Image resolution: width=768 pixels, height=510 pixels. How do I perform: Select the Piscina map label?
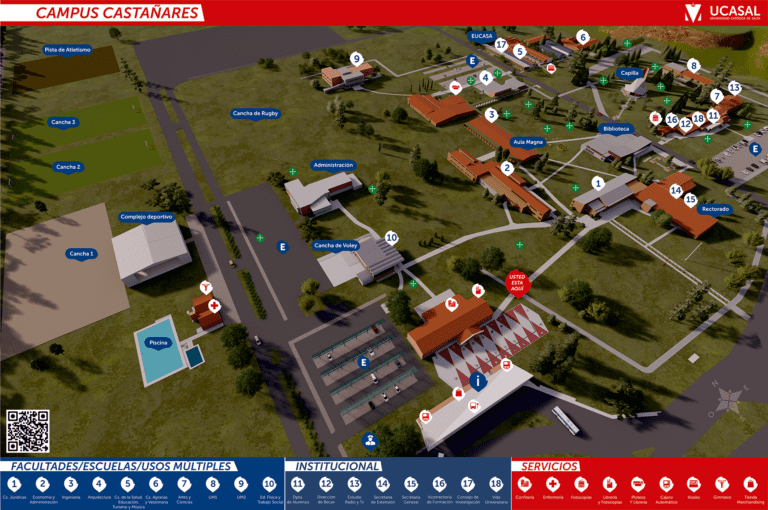[x=158, y=342]
